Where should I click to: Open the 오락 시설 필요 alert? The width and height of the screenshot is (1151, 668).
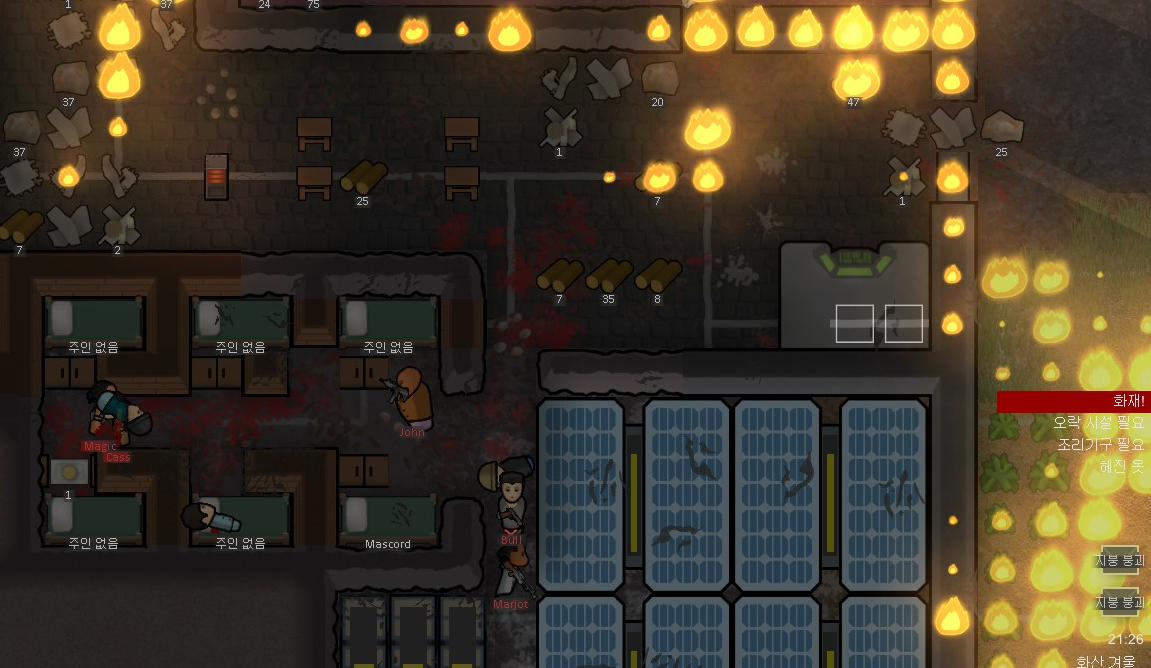click(x=1098, y=423)
